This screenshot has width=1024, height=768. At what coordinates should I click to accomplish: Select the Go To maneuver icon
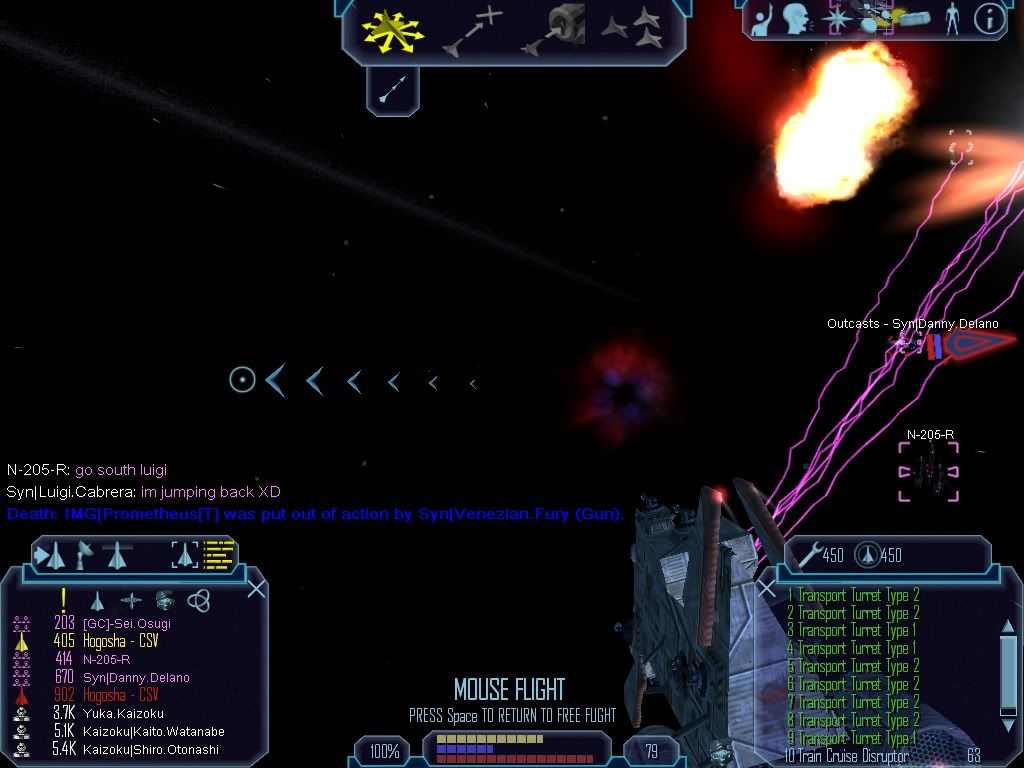472,30
